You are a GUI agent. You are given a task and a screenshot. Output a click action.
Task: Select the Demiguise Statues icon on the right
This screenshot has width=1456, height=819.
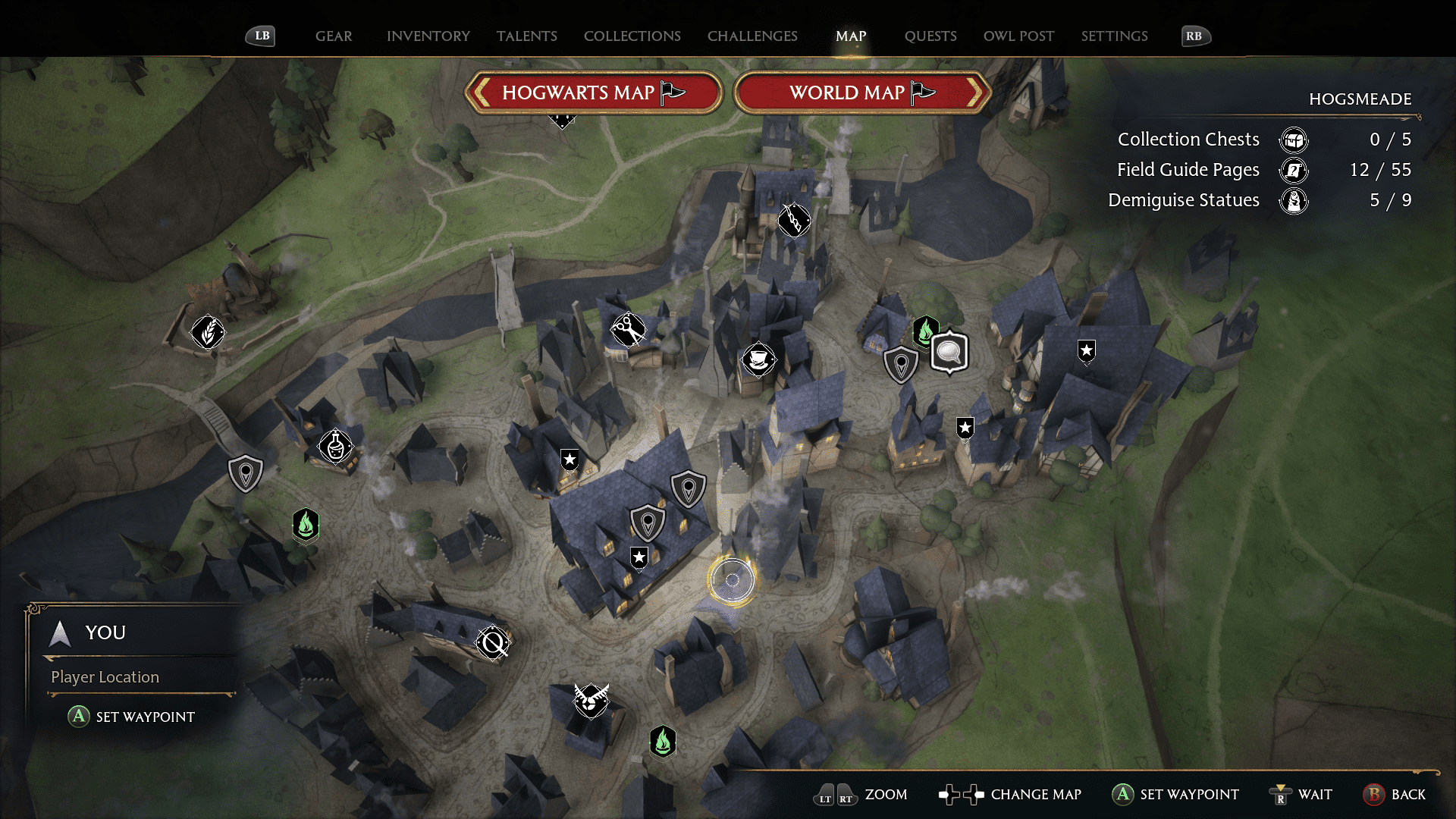[1295, 201]
